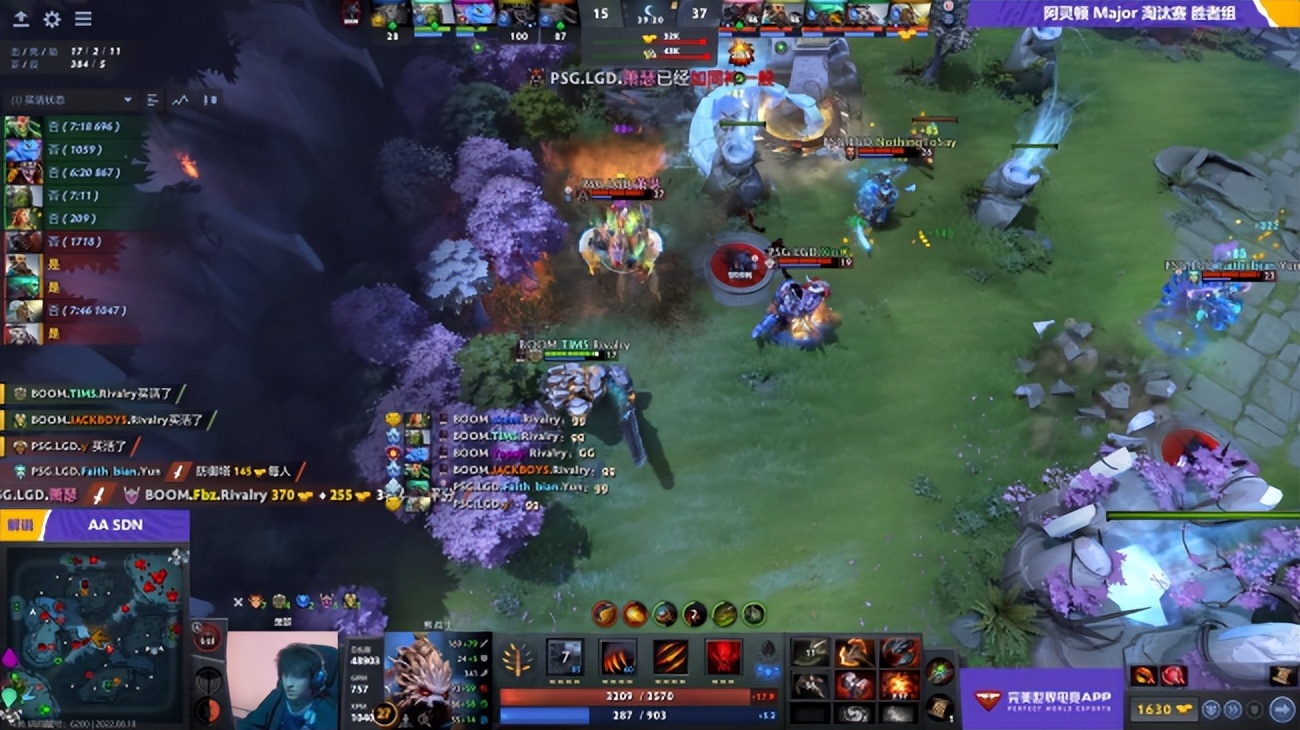Open the broadcast settings gear icon

52,18
